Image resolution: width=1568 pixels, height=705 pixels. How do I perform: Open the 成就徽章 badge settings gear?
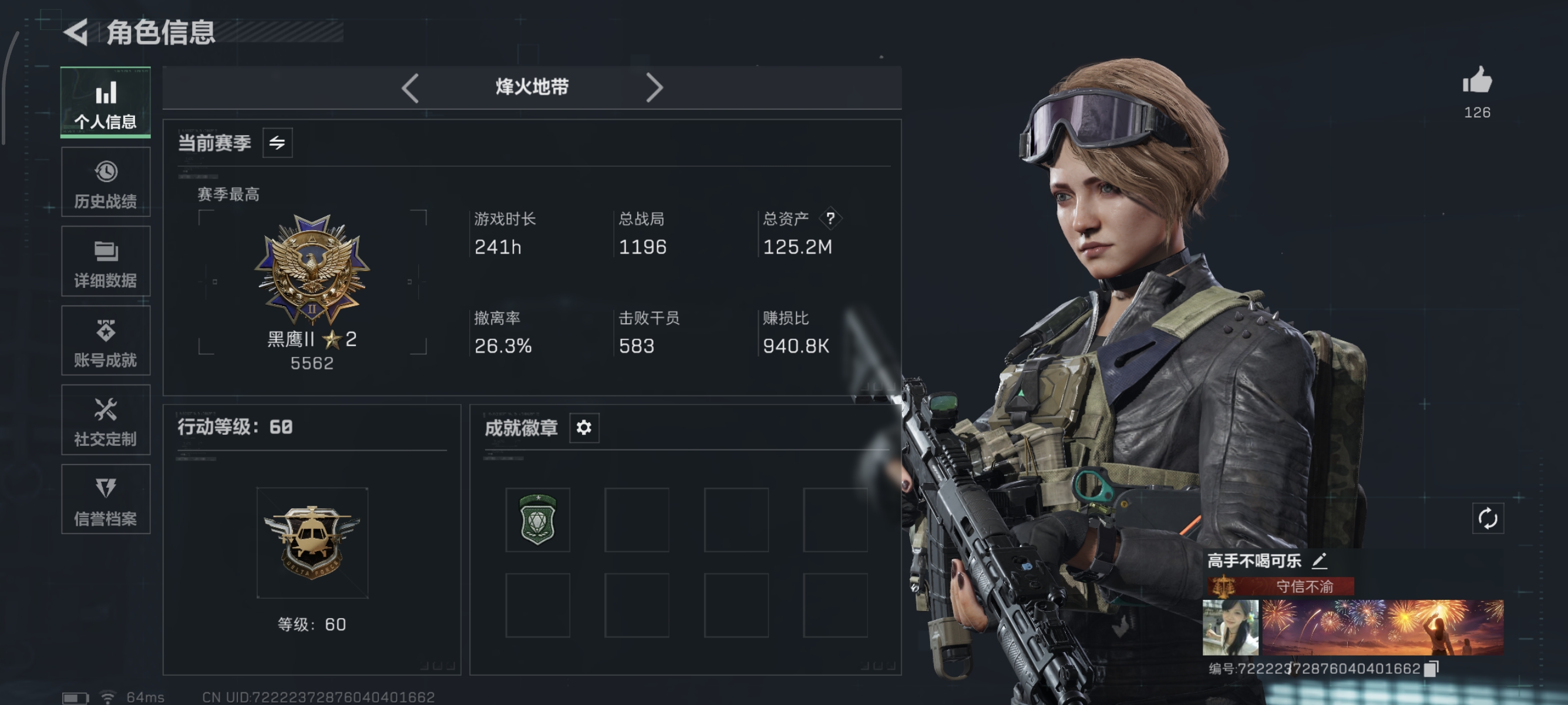(584, 428)
